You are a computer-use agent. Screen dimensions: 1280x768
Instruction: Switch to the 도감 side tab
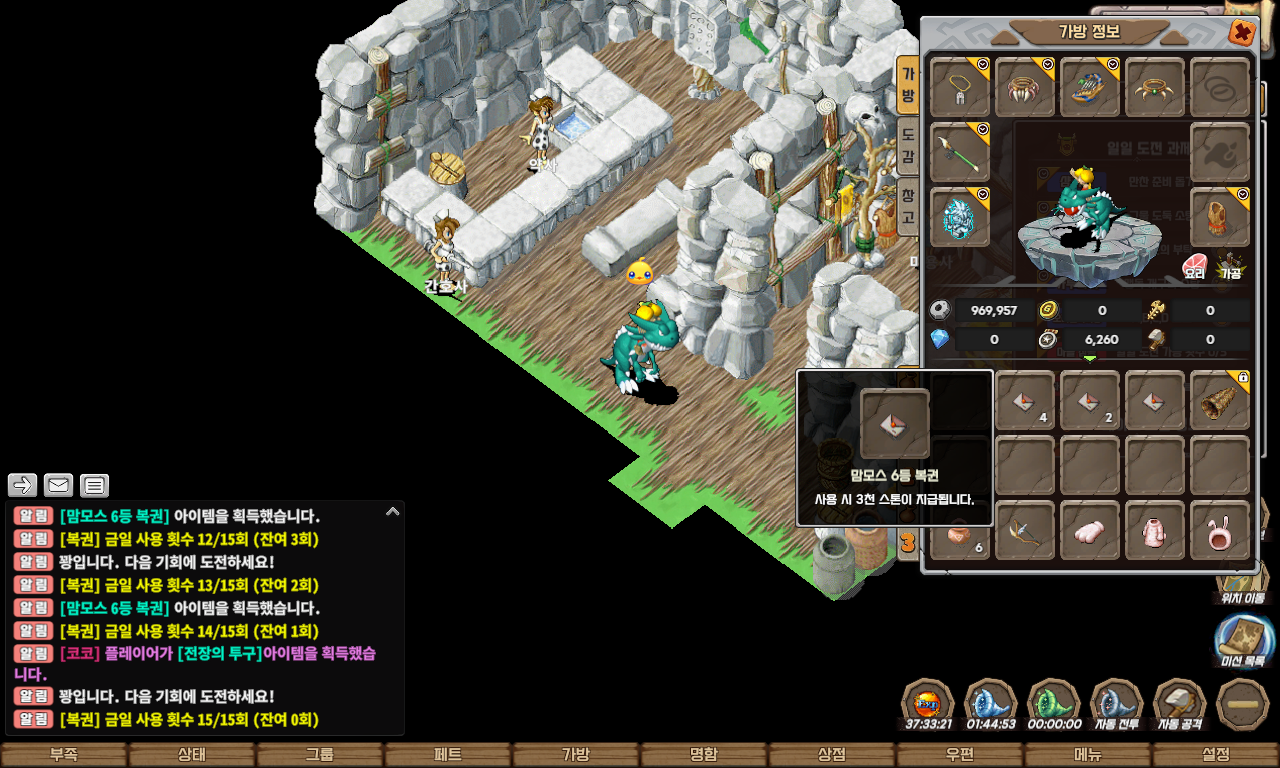coord(908,146)
